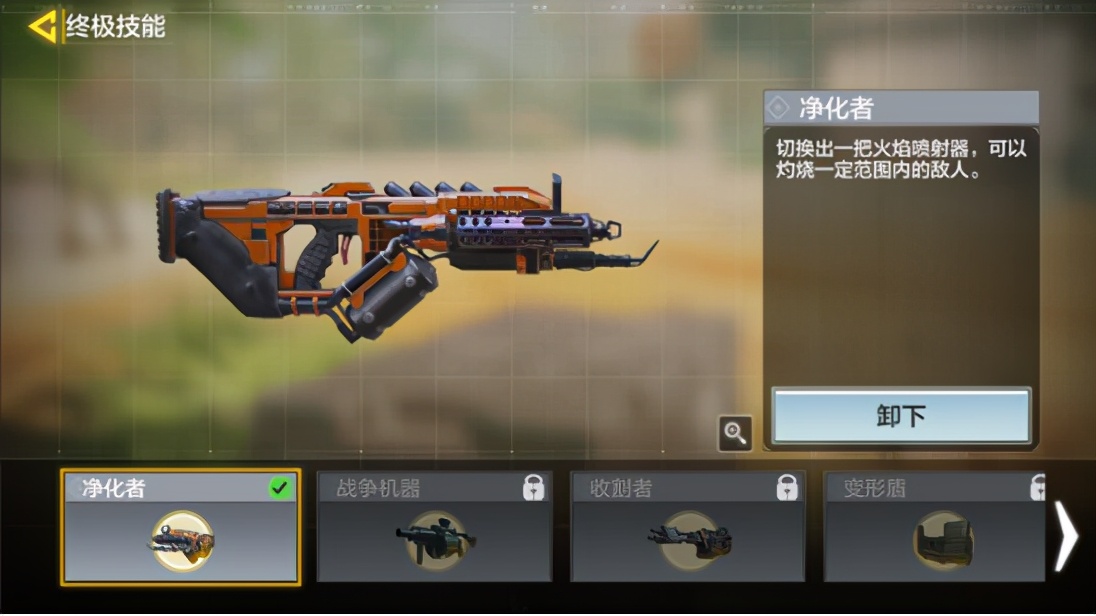
Task: Click the 卸下 unequip button
Action: click(900, 416)
